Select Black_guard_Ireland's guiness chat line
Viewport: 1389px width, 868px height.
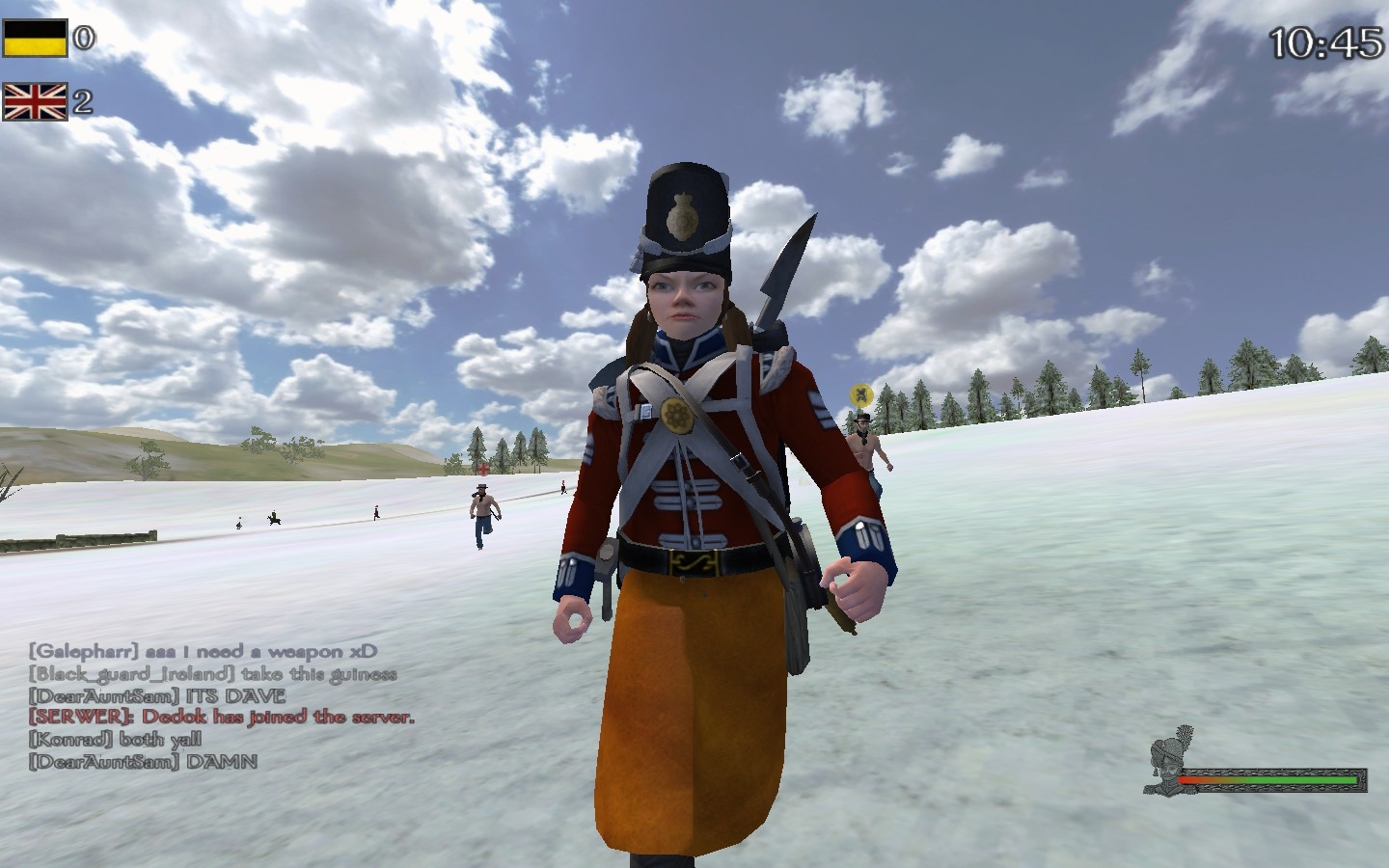click(212, 674)
